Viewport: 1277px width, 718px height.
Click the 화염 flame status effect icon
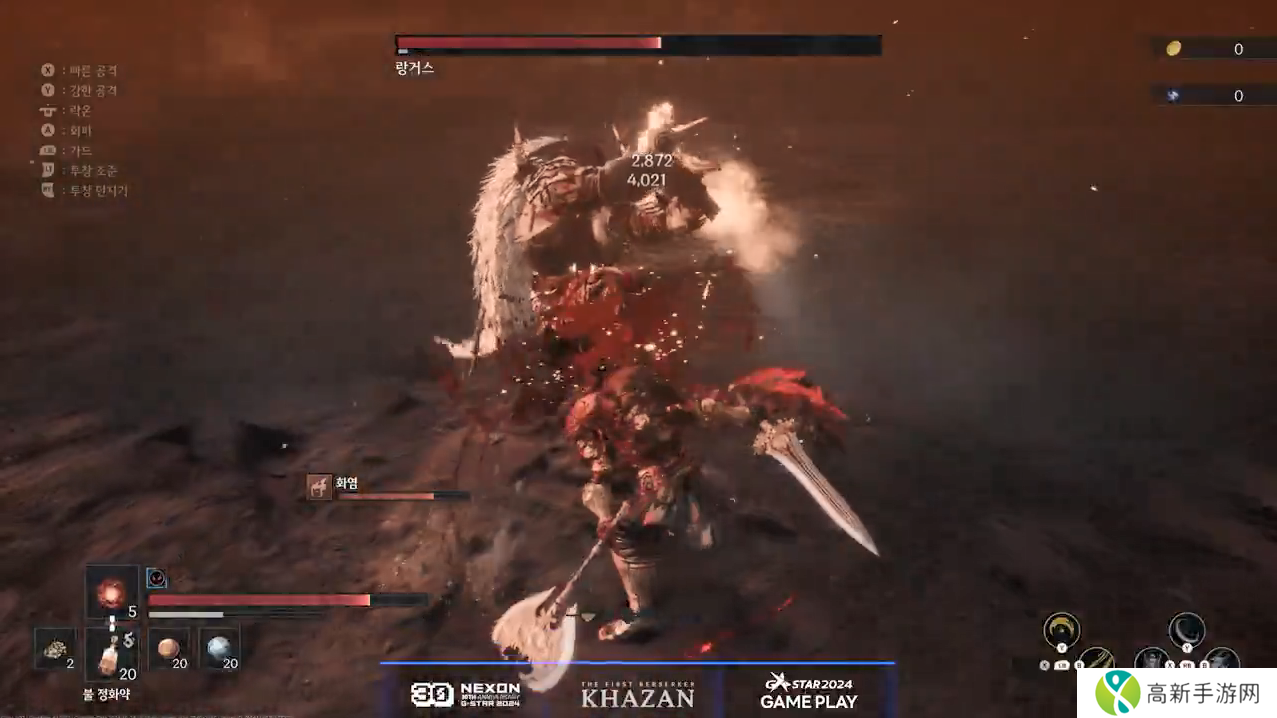(320, 486)
